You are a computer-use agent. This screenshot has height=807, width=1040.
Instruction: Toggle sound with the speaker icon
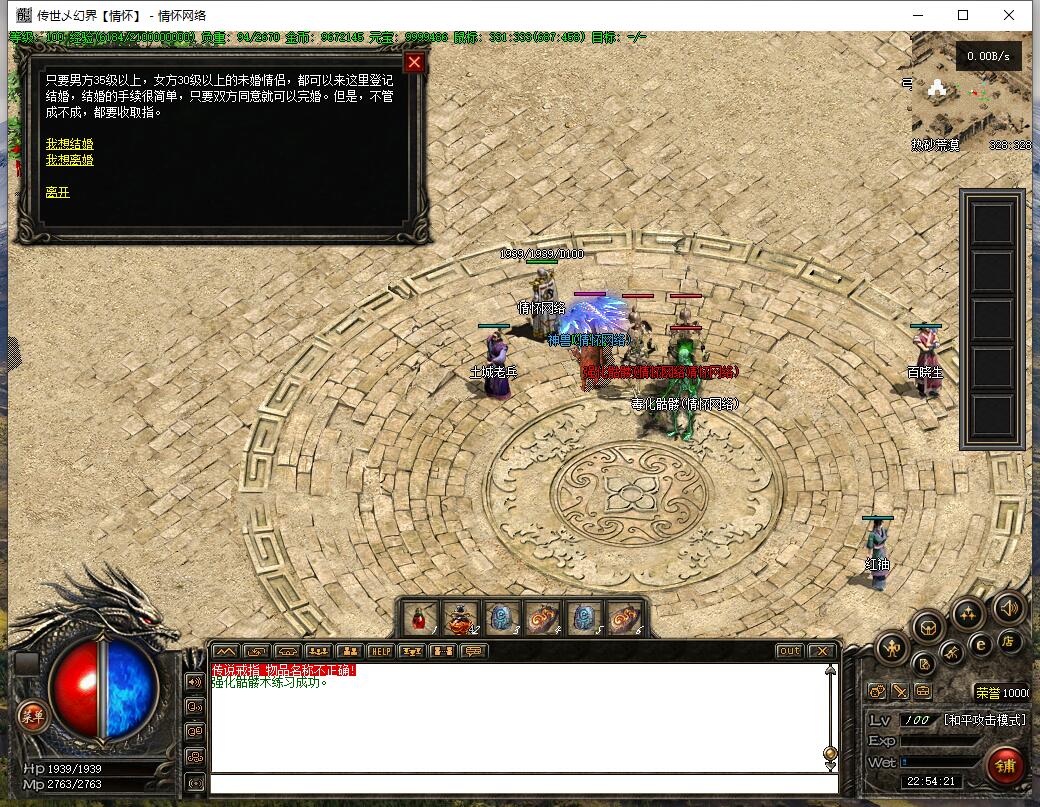(x=1007, y=607)
